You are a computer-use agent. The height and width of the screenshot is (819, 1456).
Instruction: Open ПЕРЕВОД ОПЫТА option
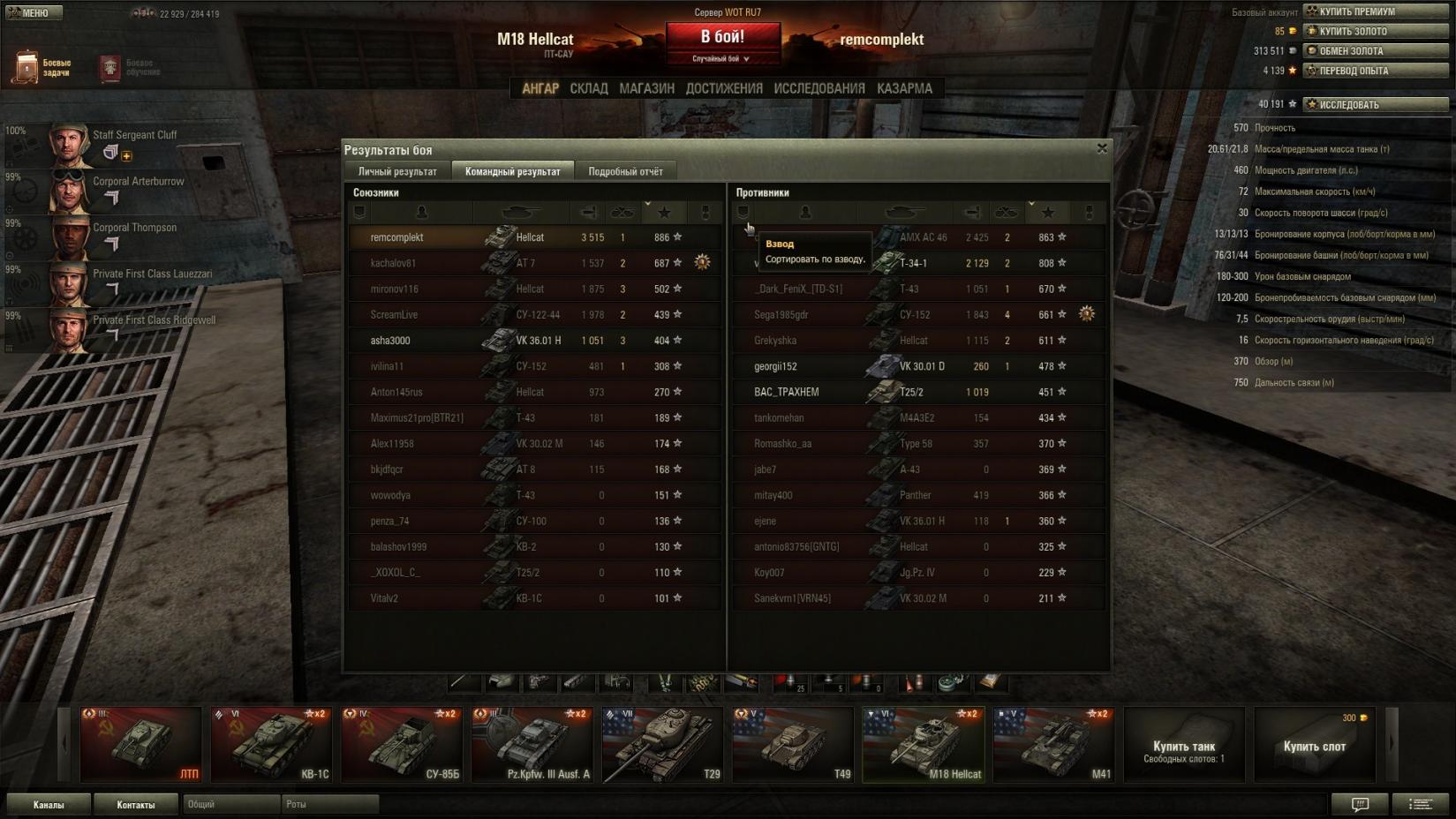pos(1376,71)
